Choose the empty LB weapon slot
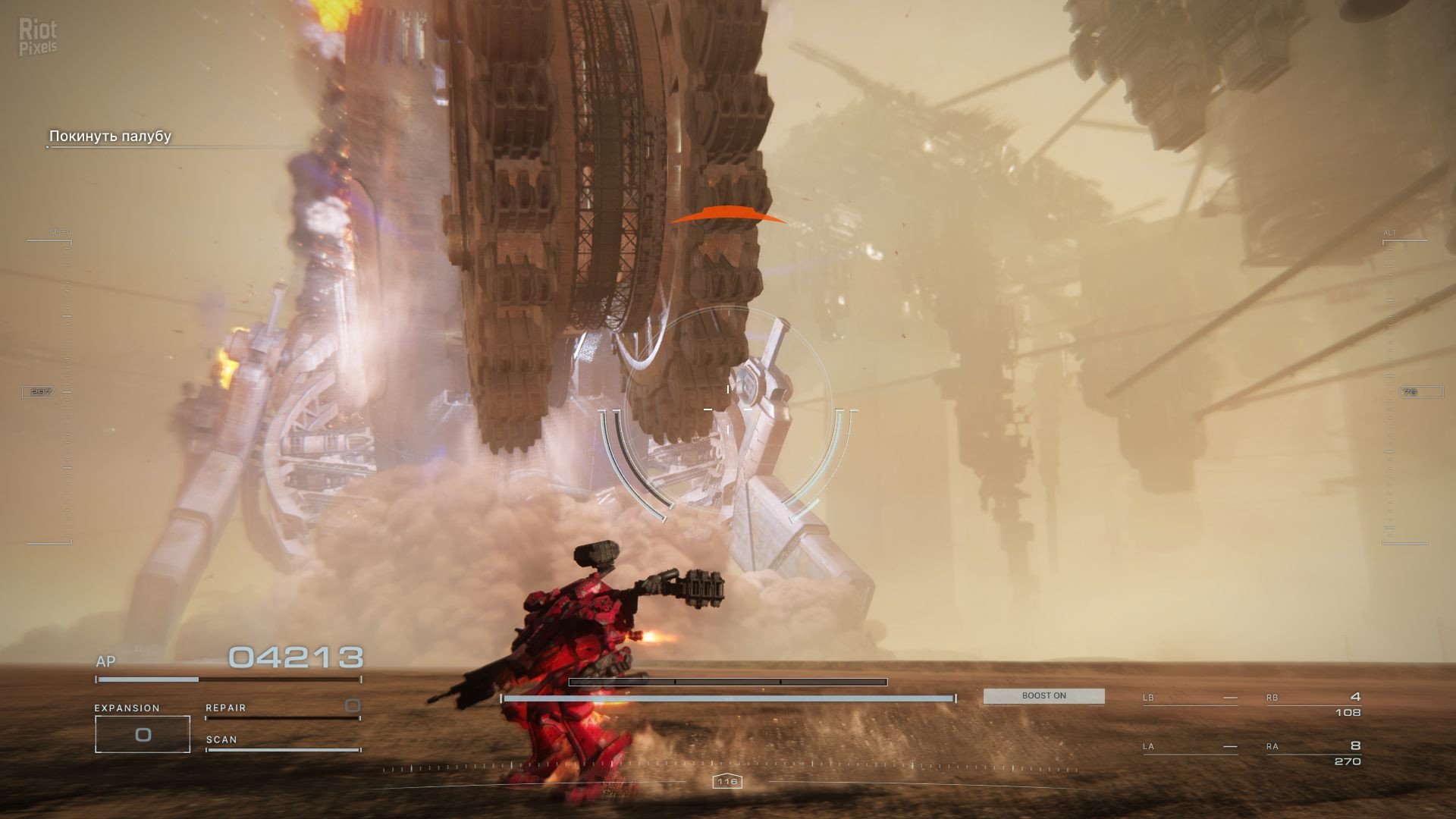The width and height of the screenshot is (1456, 819). point(1190,698)
